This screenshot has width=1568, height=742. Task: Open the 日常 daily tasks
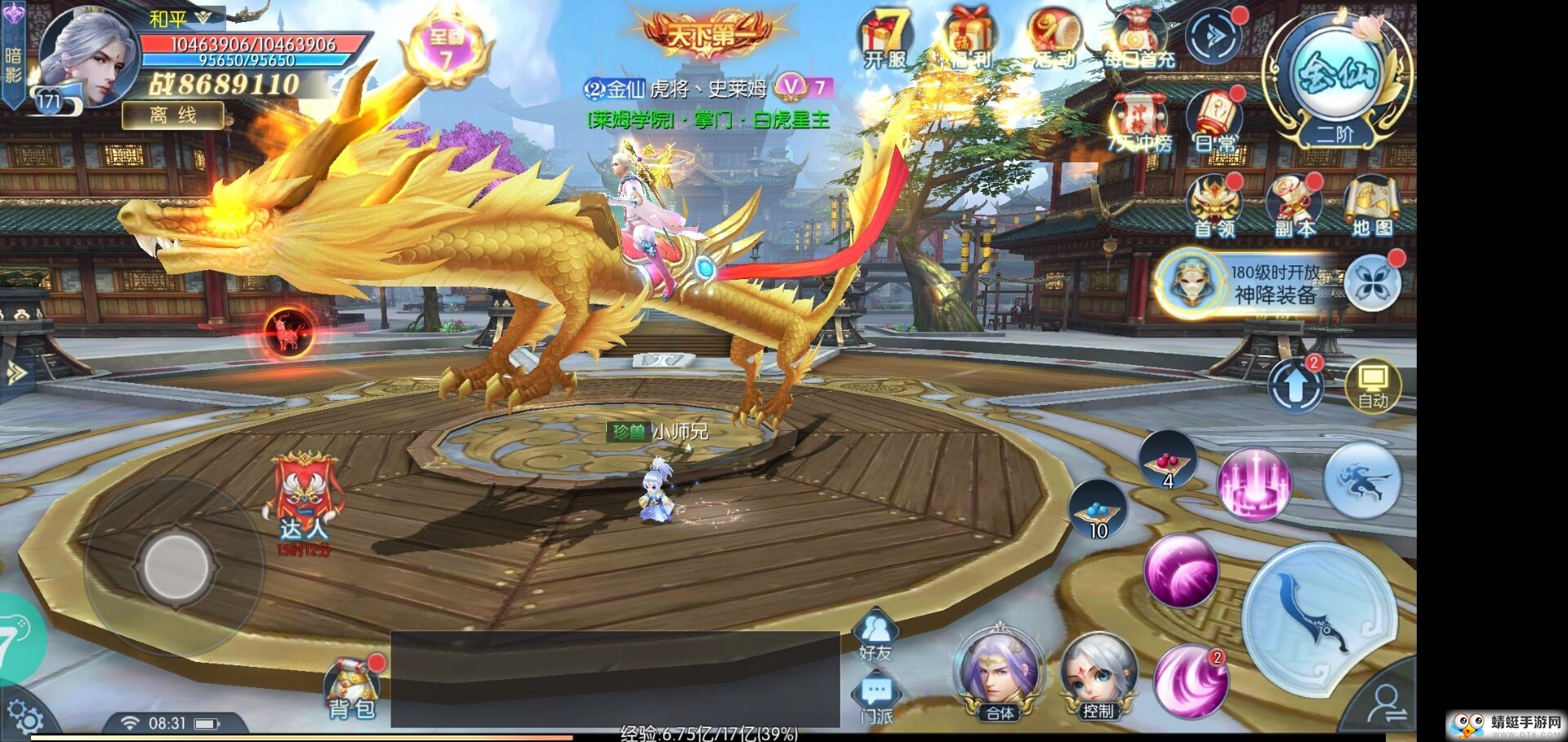(1214, 121)
